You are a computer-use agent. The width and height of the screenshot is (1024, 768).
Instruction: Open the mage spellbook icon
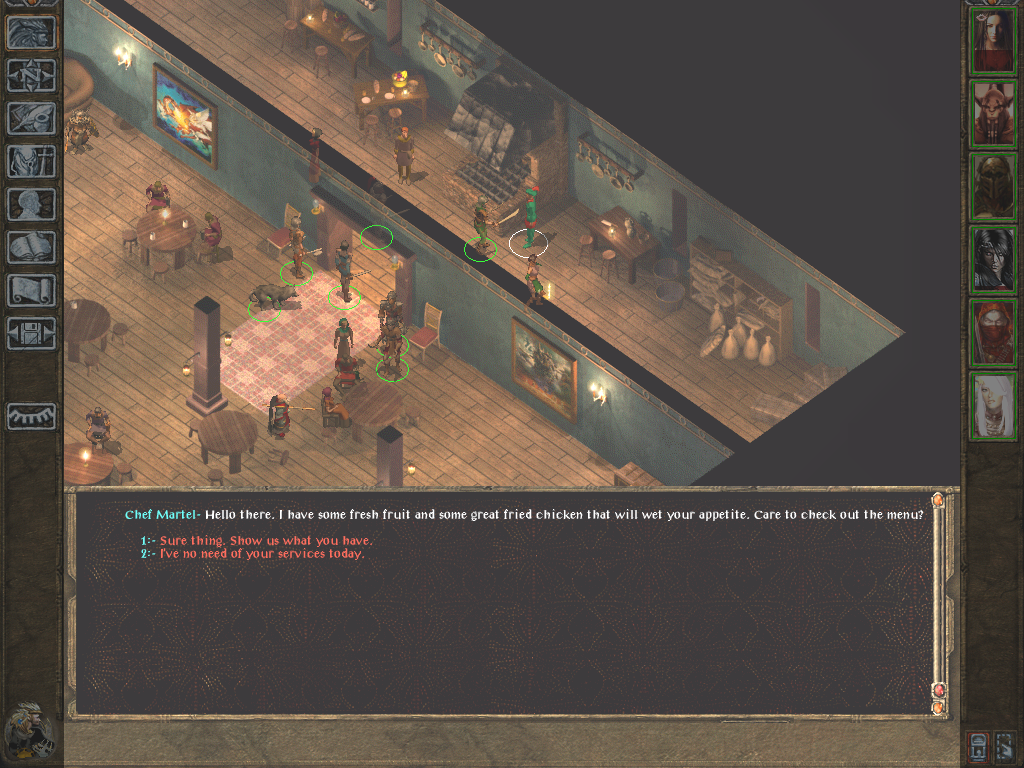pyautogui.click(x=31, y=247)
